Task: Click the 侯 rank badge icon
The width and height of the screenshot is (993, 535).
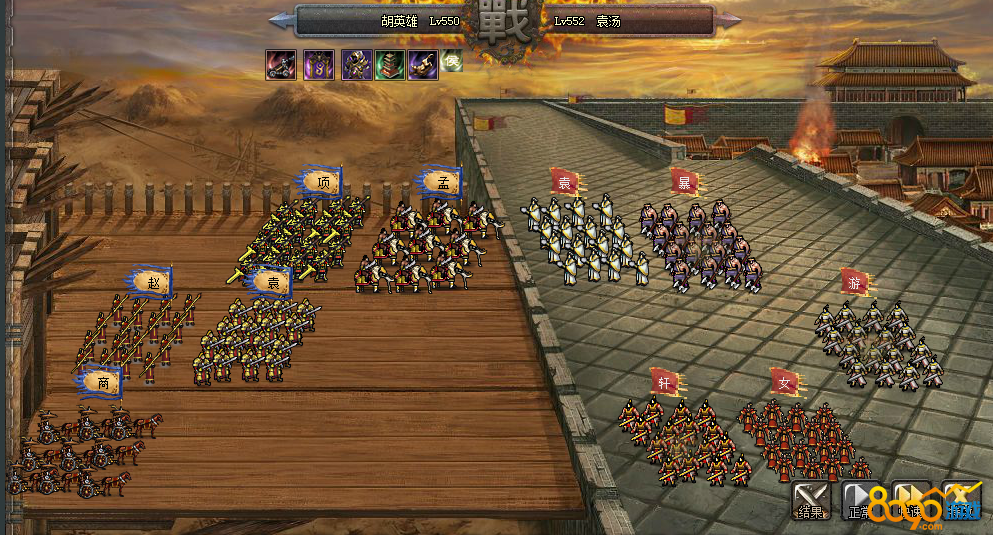Action: 452,61
